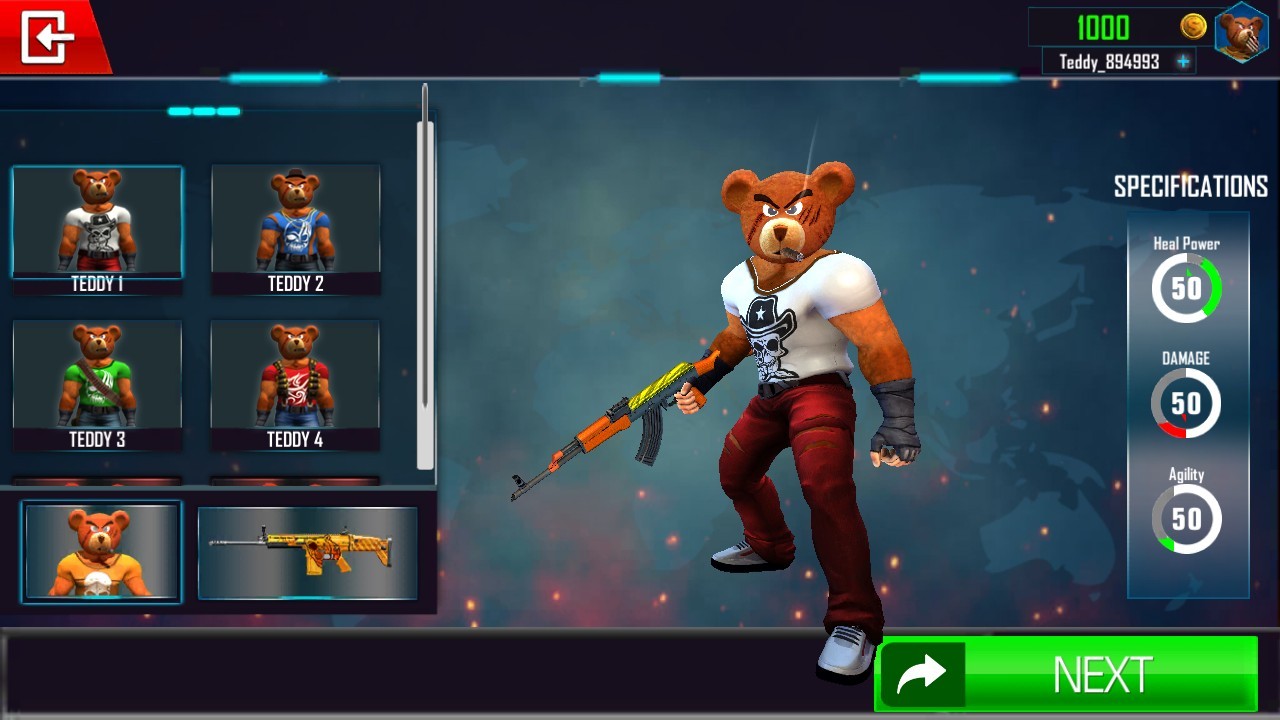Click the gold coin currency icon
This screenshot has height=720, width=1280.
(x=1193, y=27)
